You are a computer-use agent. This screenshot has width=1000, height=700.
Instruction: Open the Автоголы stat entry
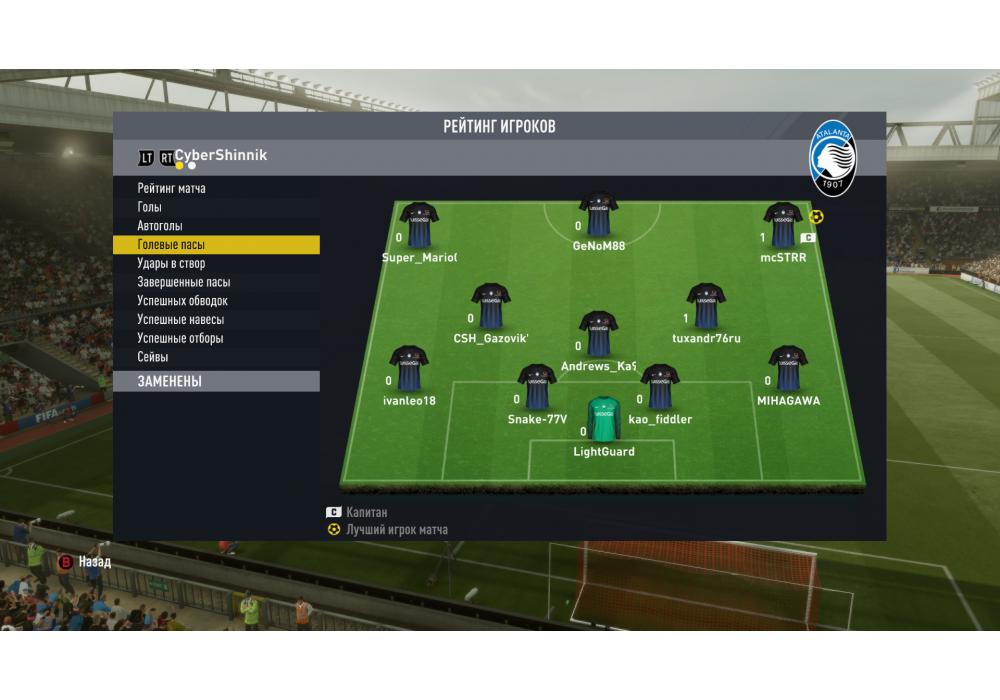tap(160, 226)
